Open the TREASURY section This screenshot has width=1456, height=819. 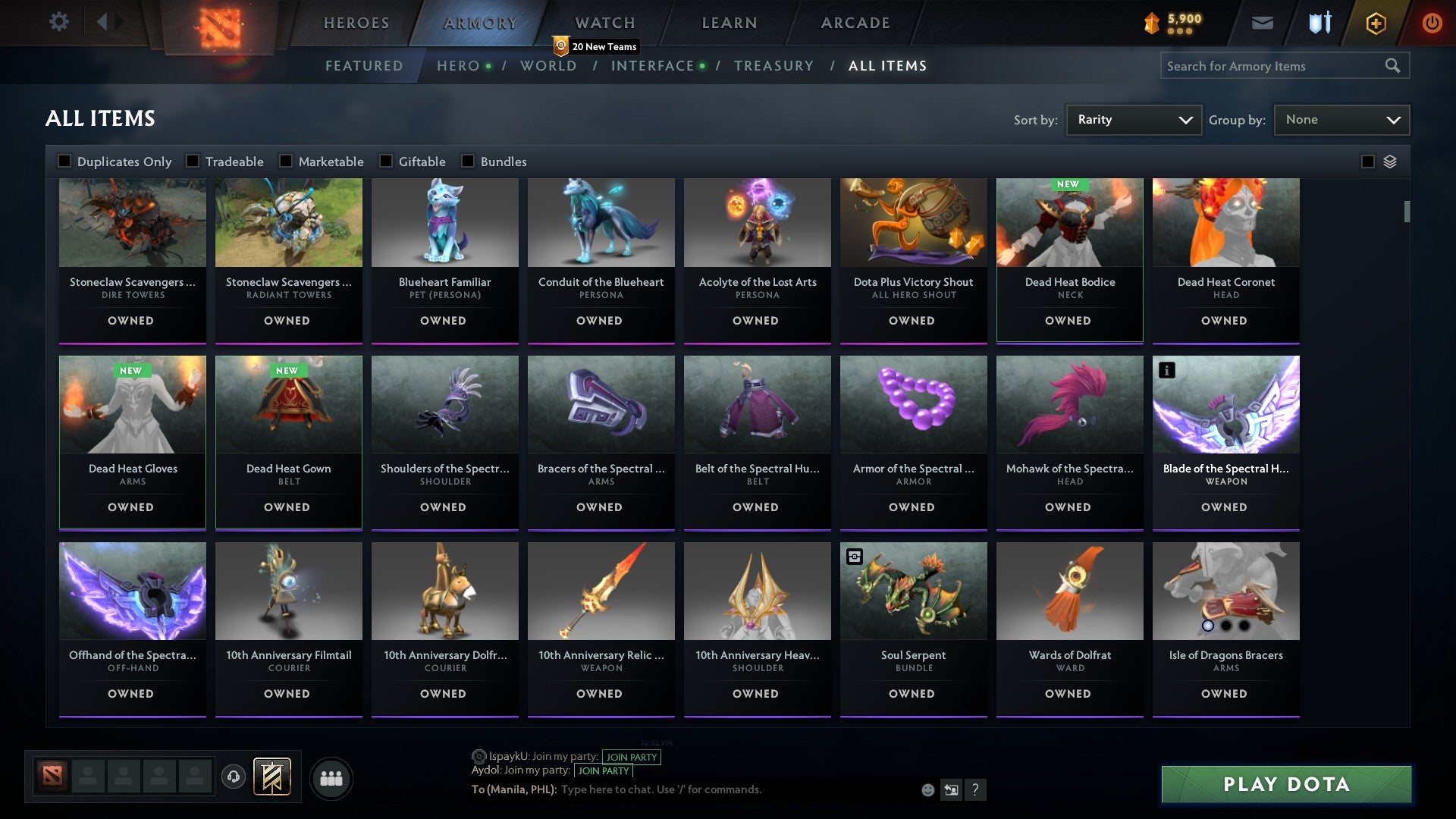[774, 66]
